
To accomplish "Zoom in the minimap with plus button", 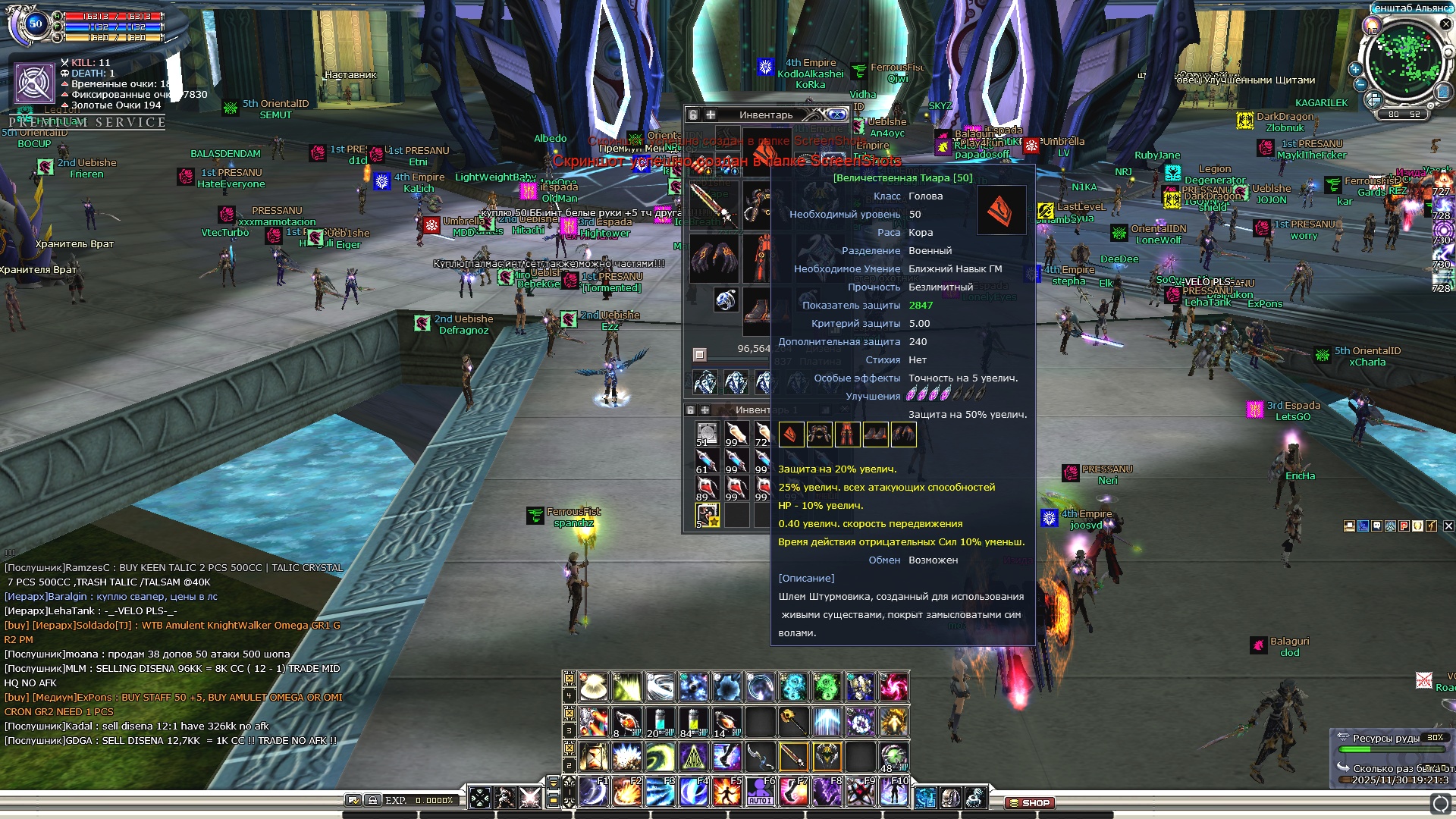I will [x=1355, y=68].
